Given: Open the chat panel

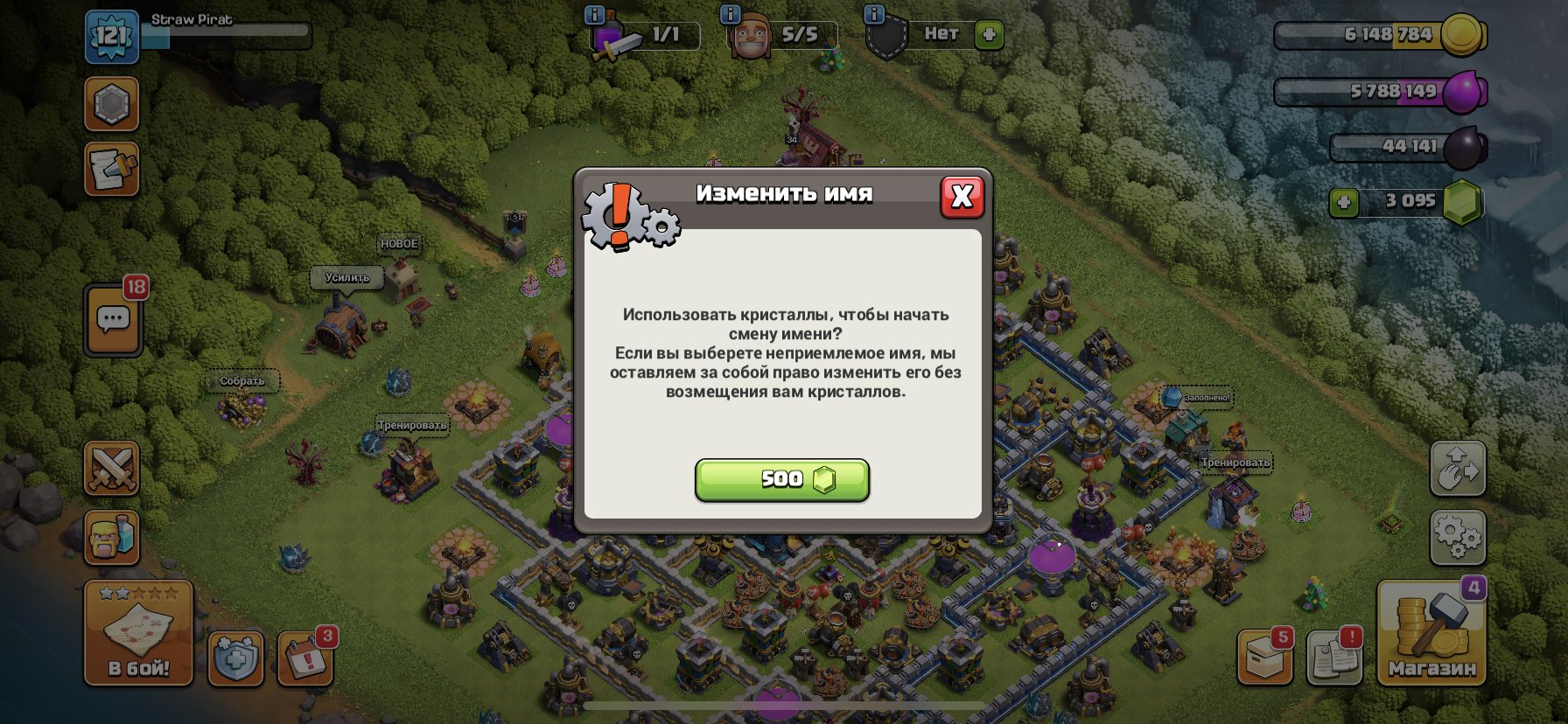Looking at the screenshot, I should tap(111, 318).
